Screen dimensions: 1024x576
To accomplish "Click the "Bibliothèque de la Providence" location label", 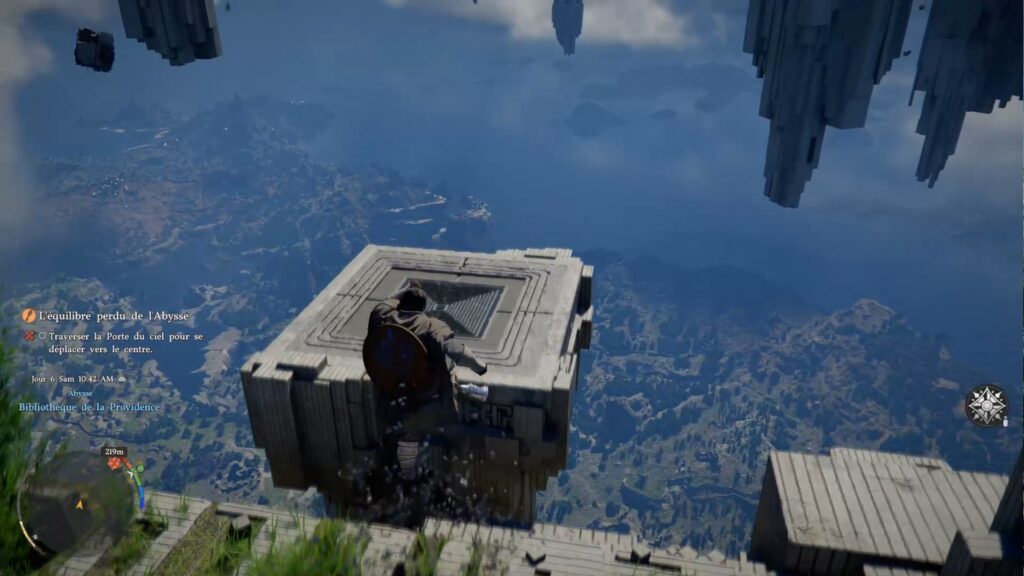I will coord(89,407).
